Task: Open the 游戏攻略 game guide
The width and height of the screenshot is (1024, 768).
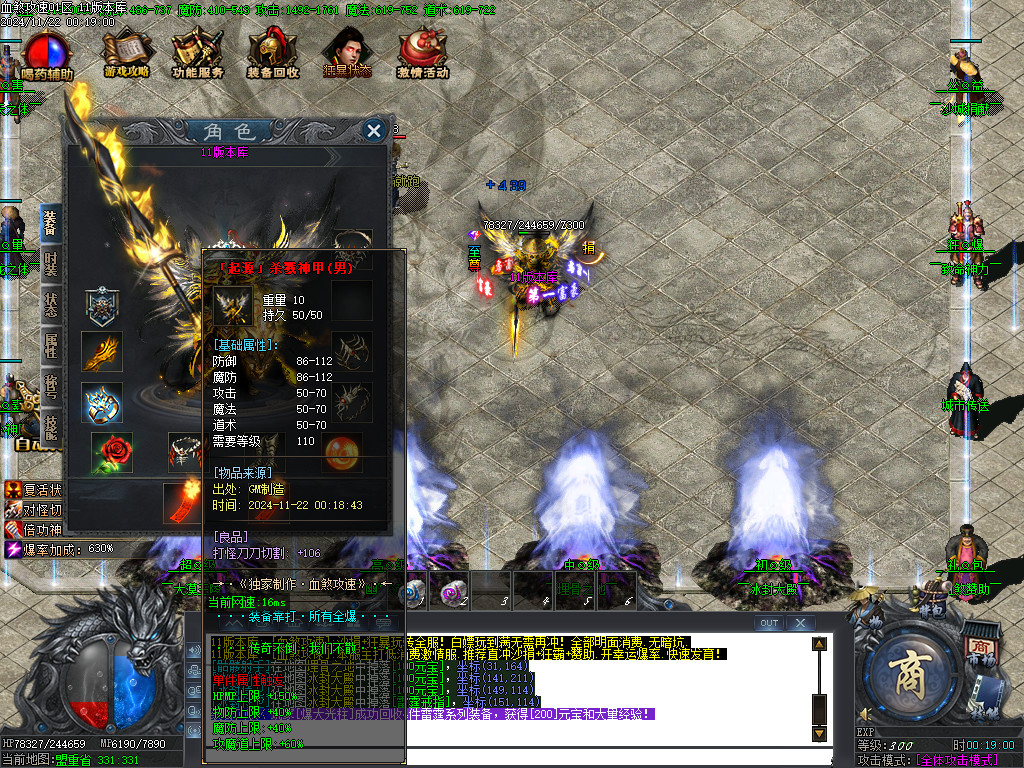Action: point(127,53)
